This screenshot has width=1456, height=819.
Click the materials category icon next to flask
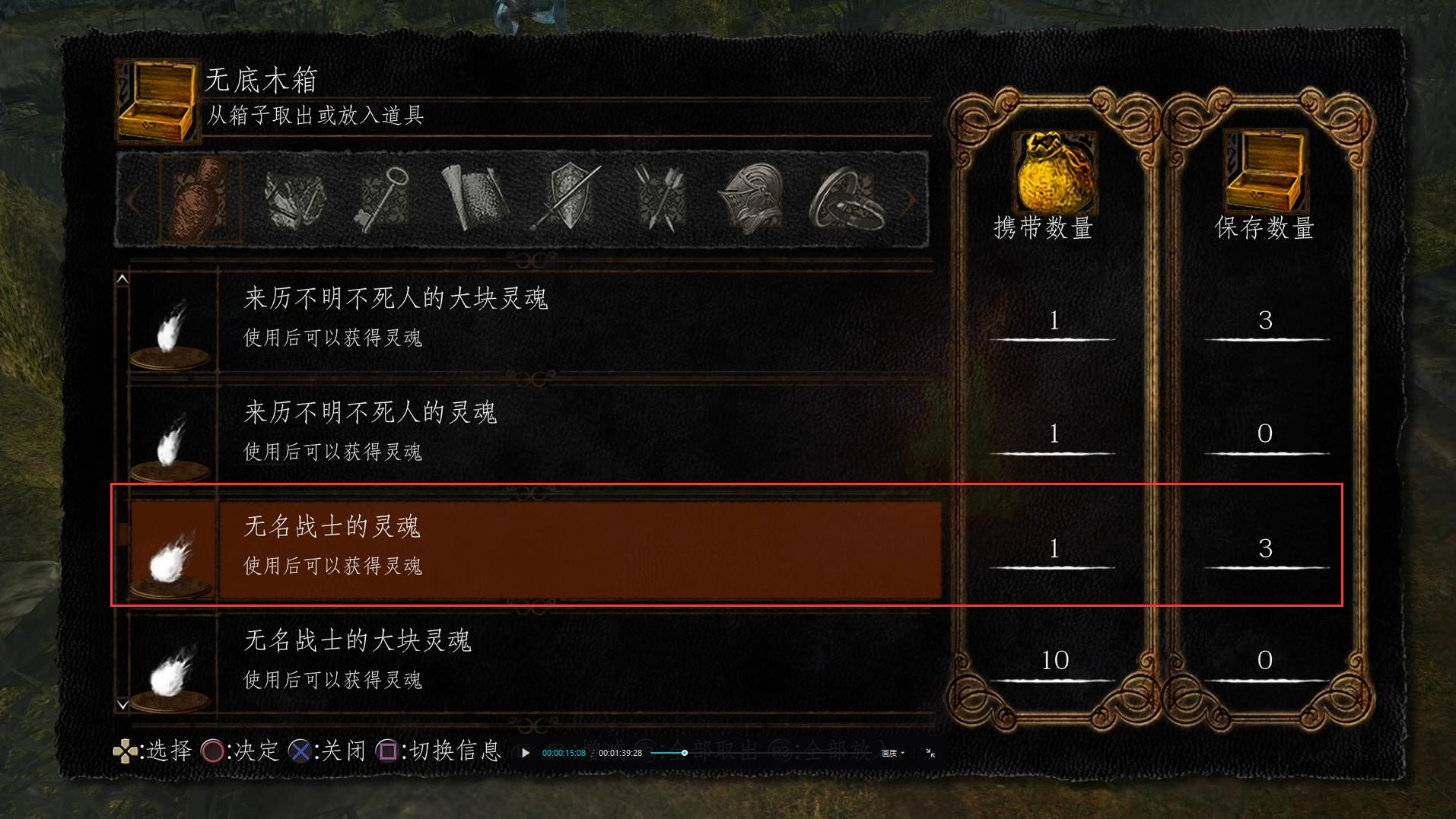click(x=295, y=200)
